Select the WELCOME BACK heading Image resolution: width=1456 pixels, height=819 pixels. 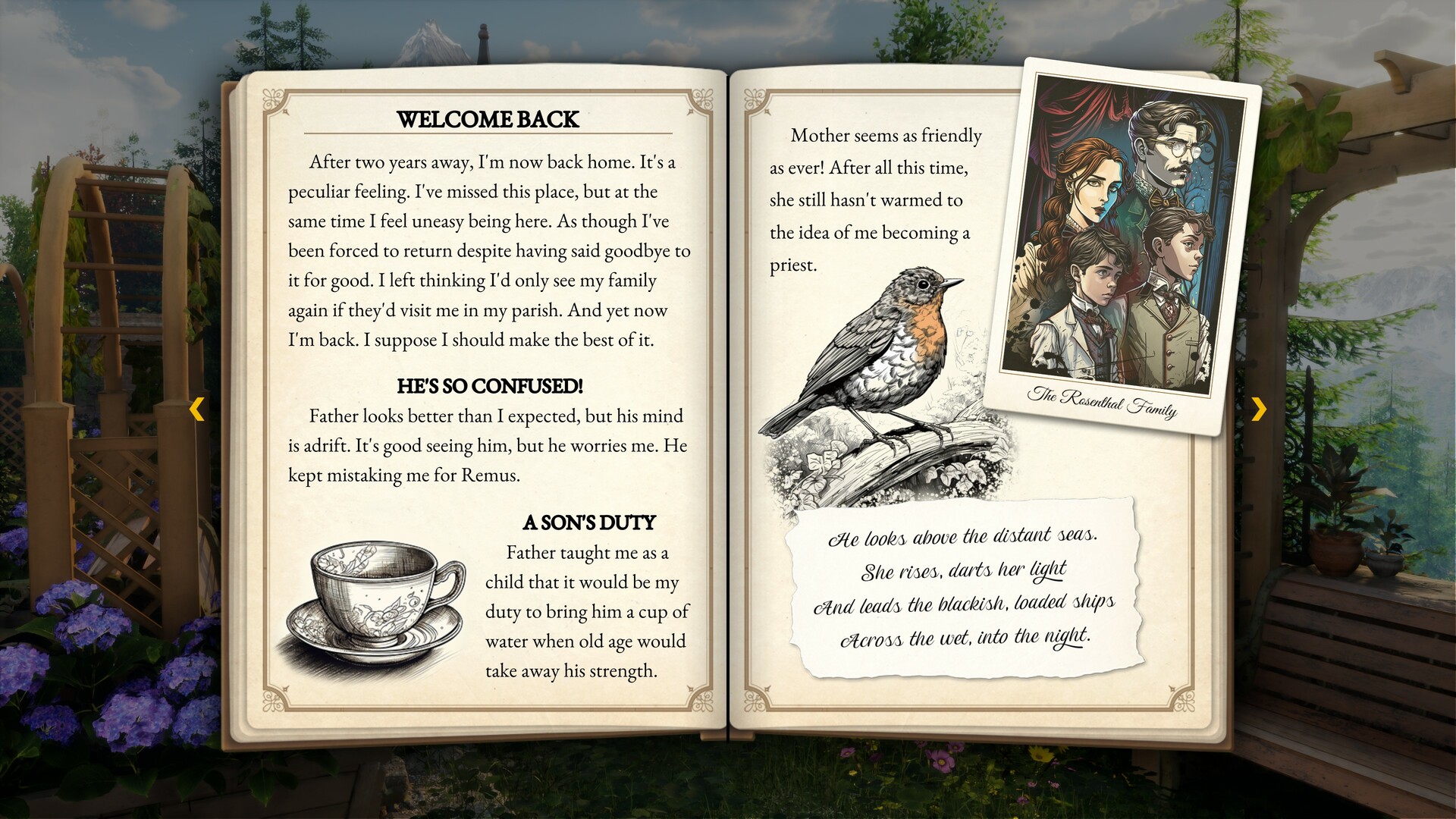coord(488,119)
